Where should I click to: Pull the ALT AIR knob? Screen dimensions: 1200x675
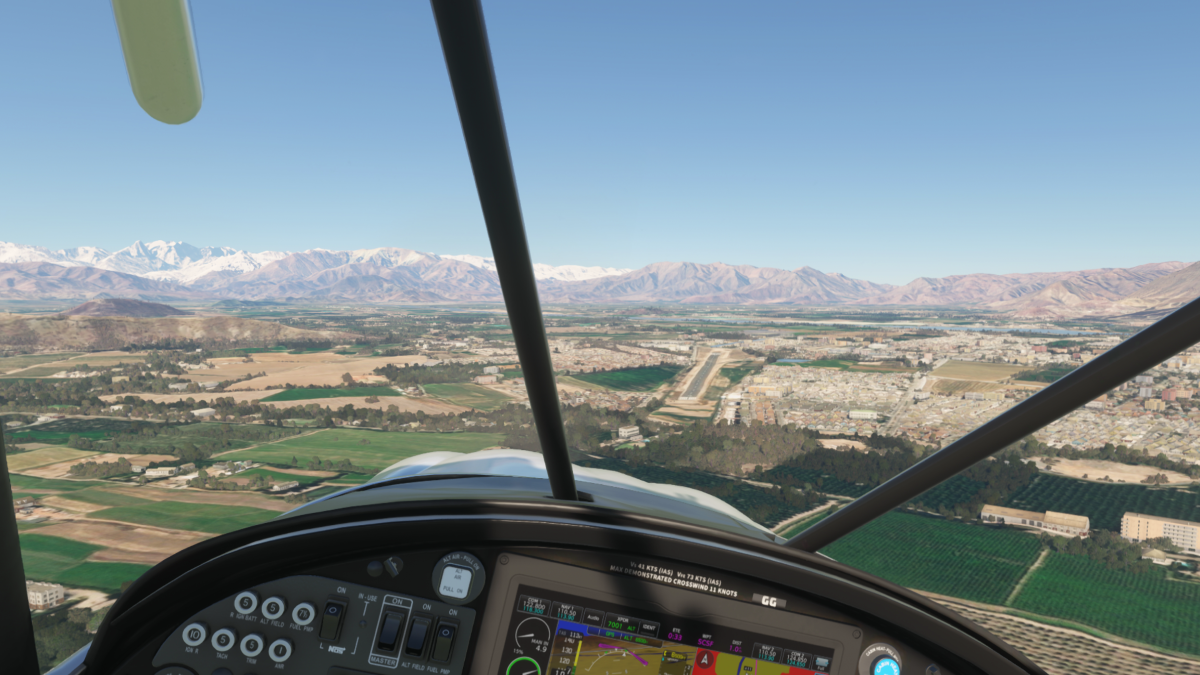tap(457, 579)
